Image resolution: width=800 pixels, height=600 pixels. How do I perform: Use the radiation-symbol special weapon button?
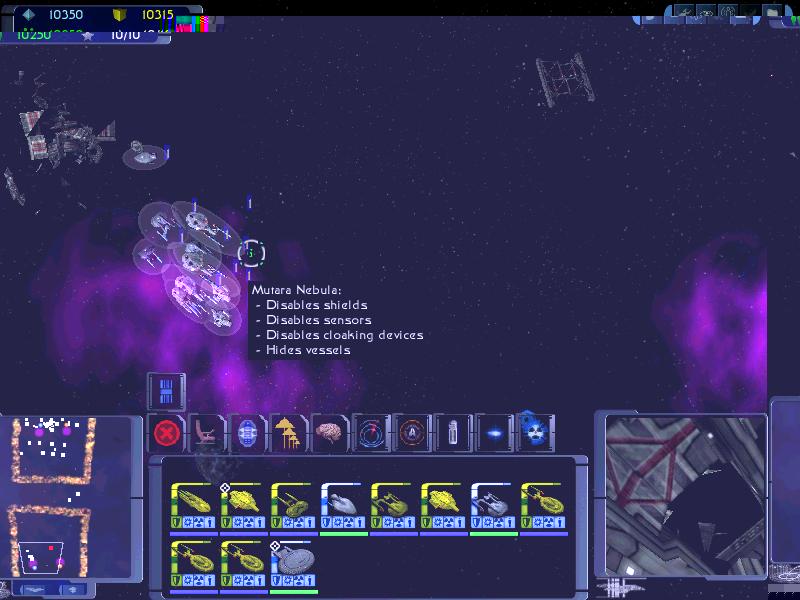[535, 434]
